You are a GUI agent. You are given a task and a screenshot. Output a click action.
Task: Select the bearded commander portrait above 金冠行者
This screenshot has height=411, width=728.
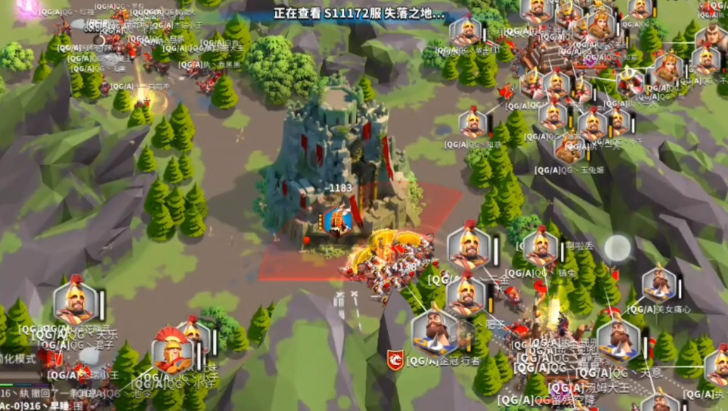point(435,332)
